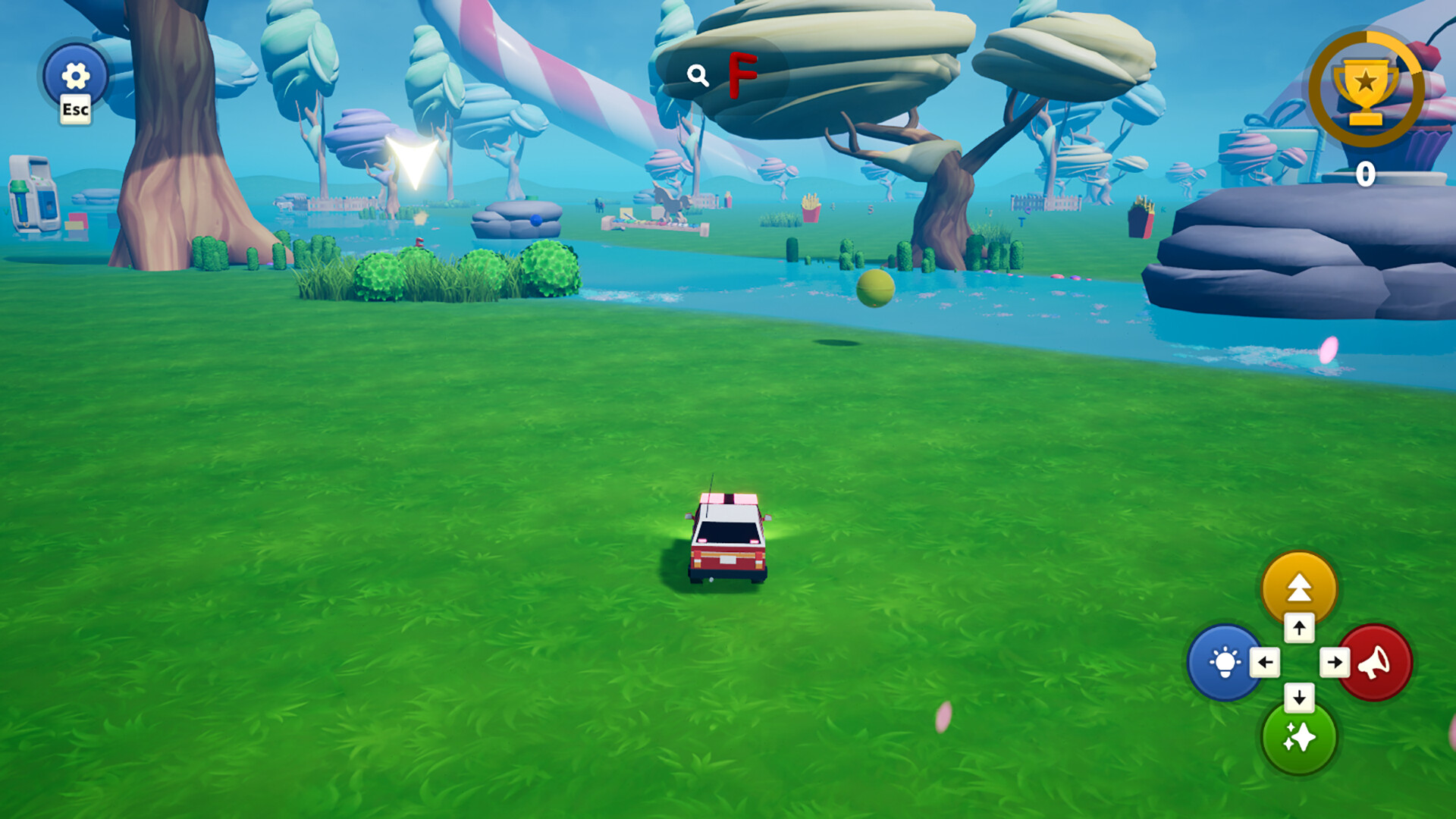The image size is (1456, 819).
Task: Sound the red megaphone horn button
Action: click(x=1376, y=662)
